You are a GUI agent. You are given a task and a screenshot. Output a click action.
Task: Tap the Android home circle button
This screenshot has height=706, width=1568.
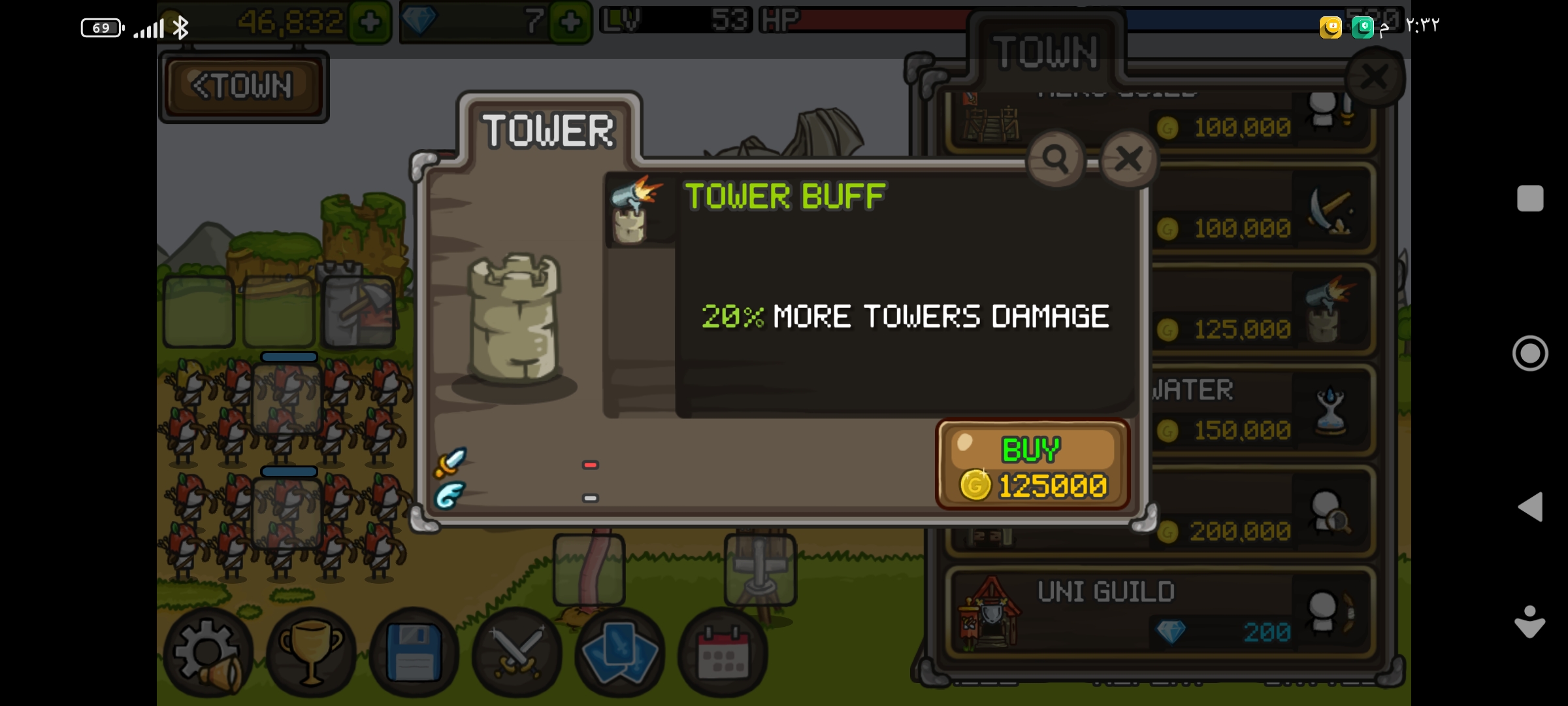(1530, 353)
